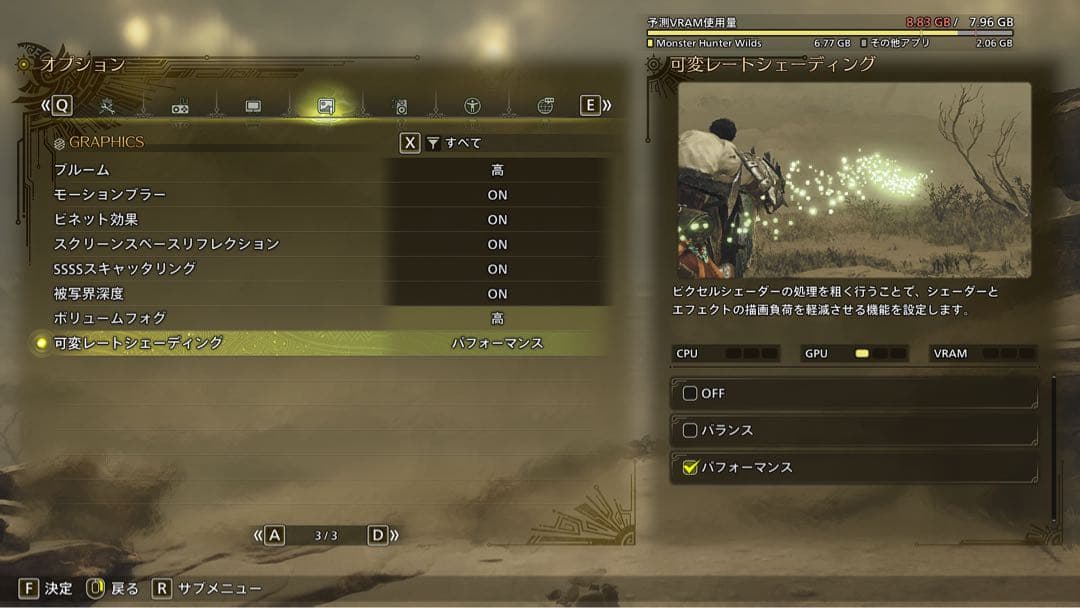Open the wrench-and-tools settings tab
Viewport: 1080px width, 608px height.
[108, 106]
